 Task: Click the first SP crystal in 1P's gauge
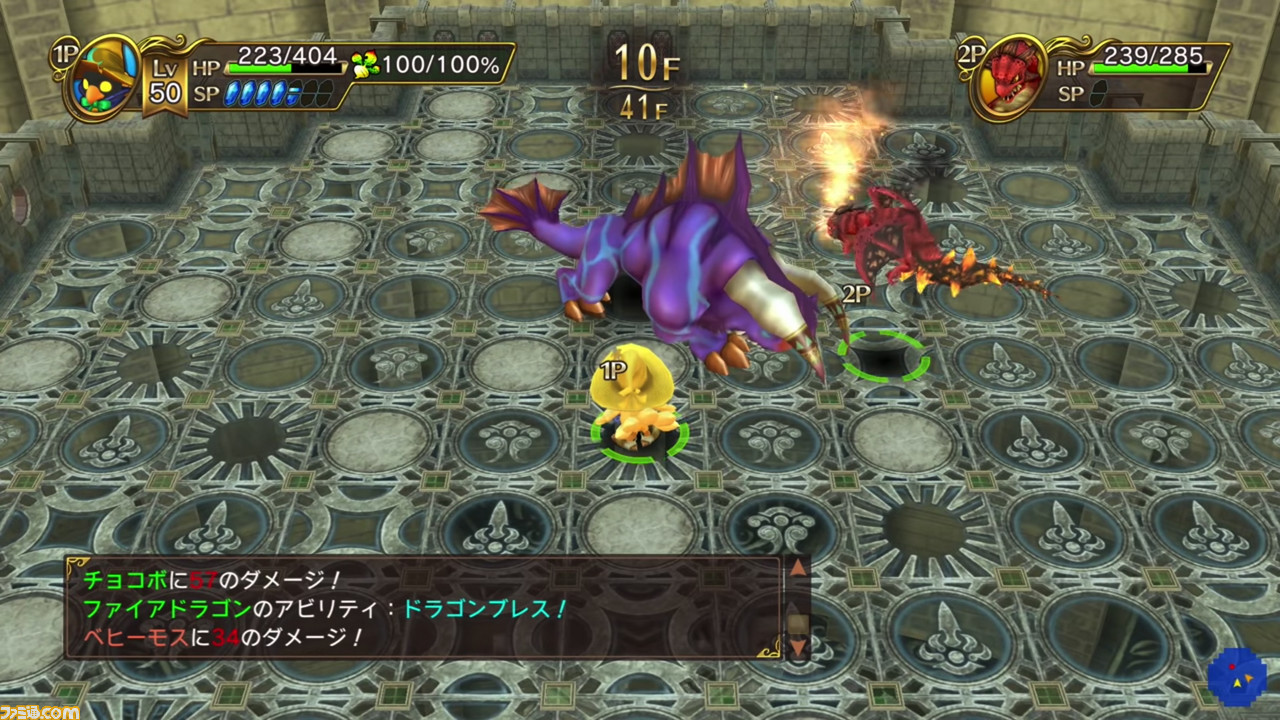232,93
